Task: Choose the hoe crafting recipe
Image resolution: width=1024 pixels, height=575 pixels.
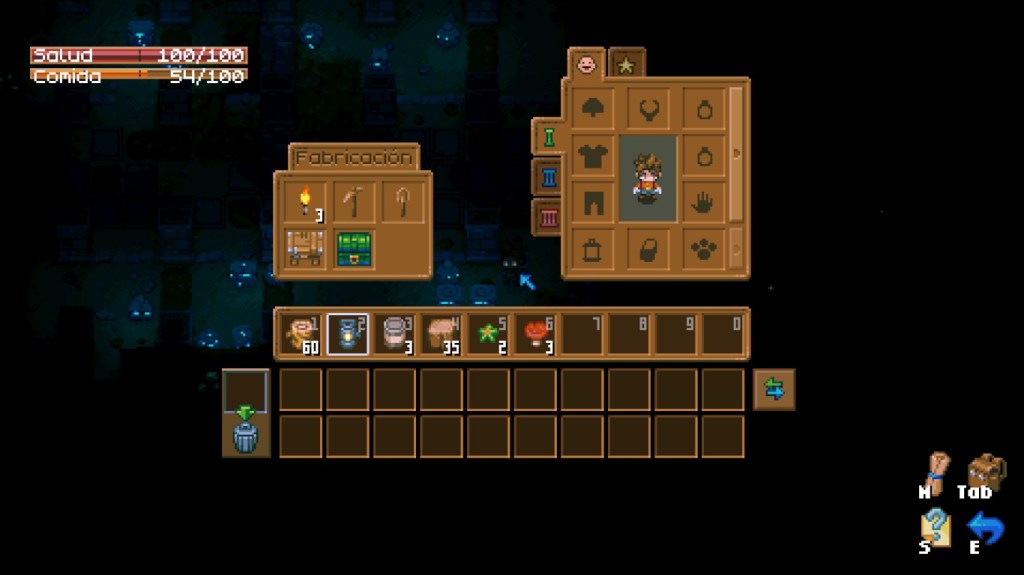Action: point(402,203)
